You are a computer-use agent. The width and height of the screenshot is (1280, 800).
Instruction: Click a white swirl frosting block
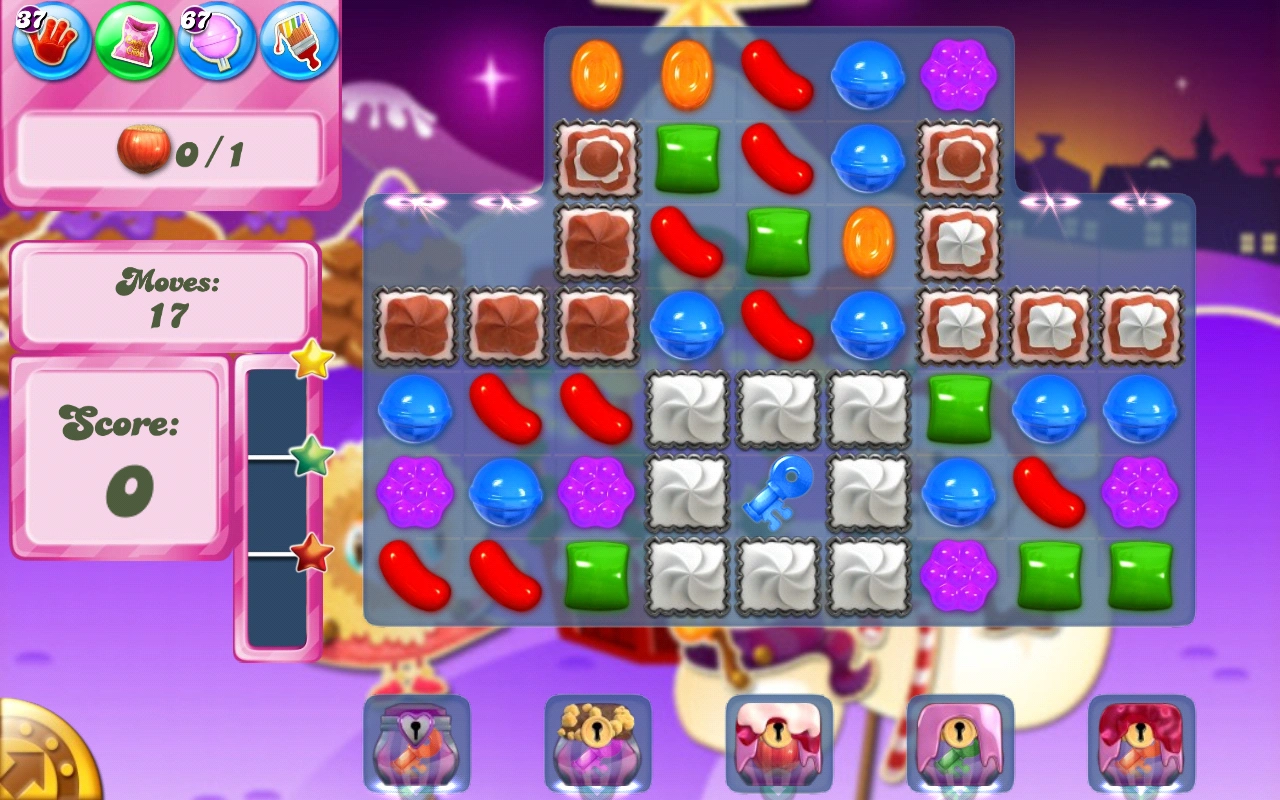tap(688, 410)
